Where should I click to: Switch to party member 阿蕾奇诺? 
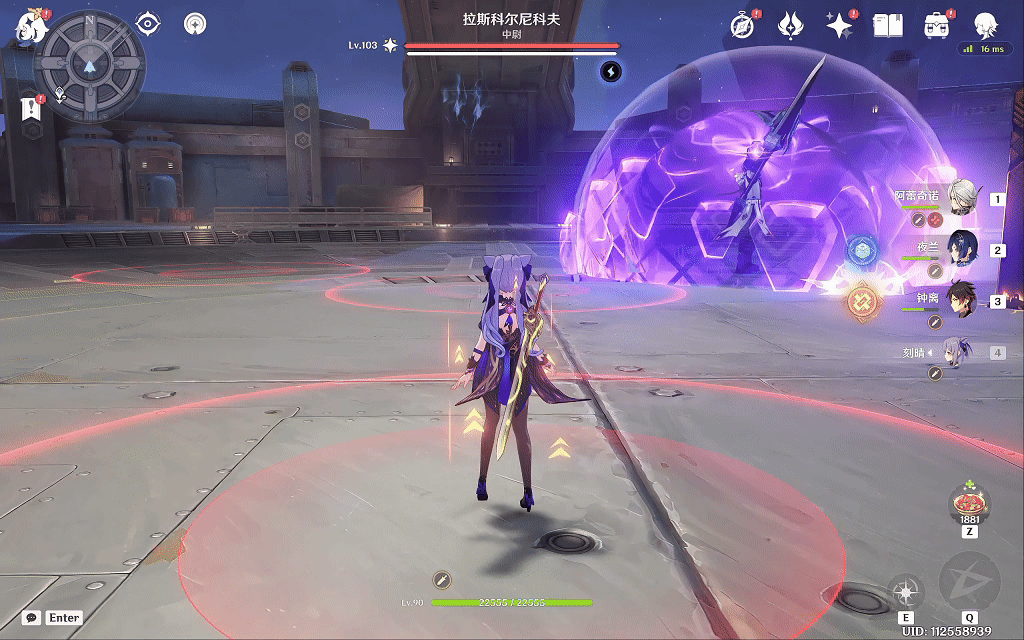(962, 198)
